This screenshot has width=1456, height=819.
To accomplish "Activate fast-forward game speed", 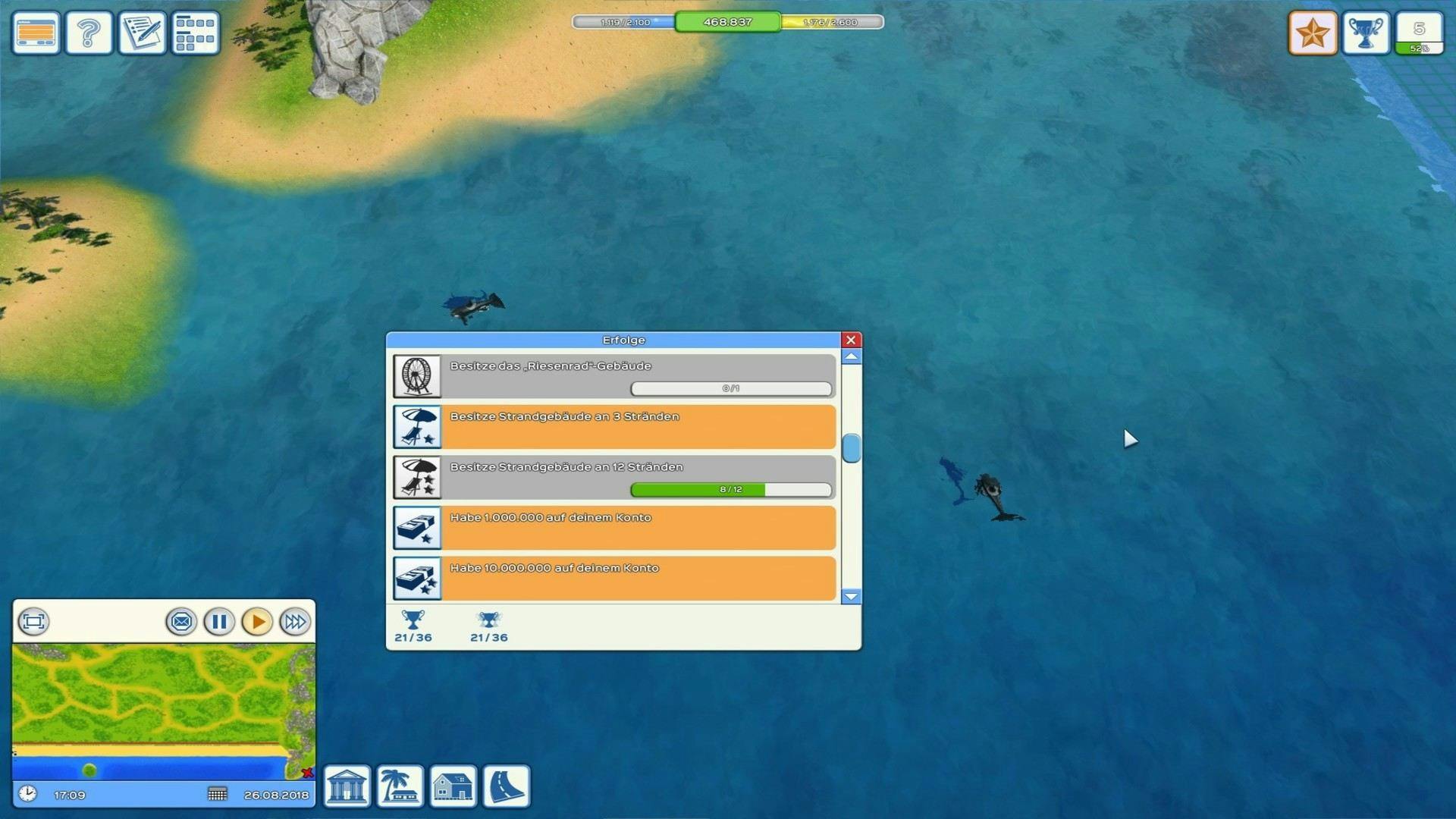I will [295, 622].
